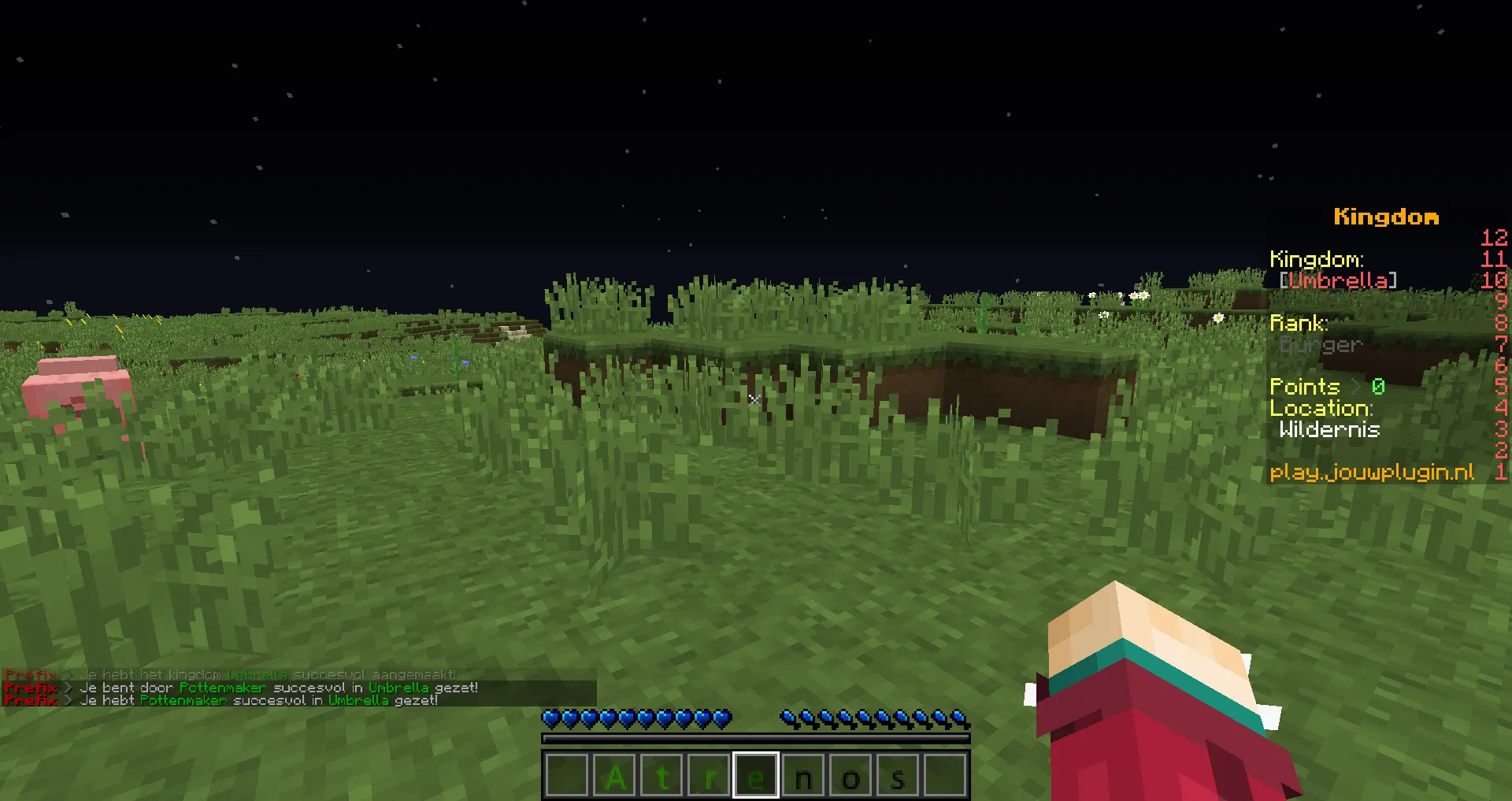This screenshot has width=1512, height=801.
Task: Click the highlighted hotbar slot with letter e
Action: tap(756, 777)
